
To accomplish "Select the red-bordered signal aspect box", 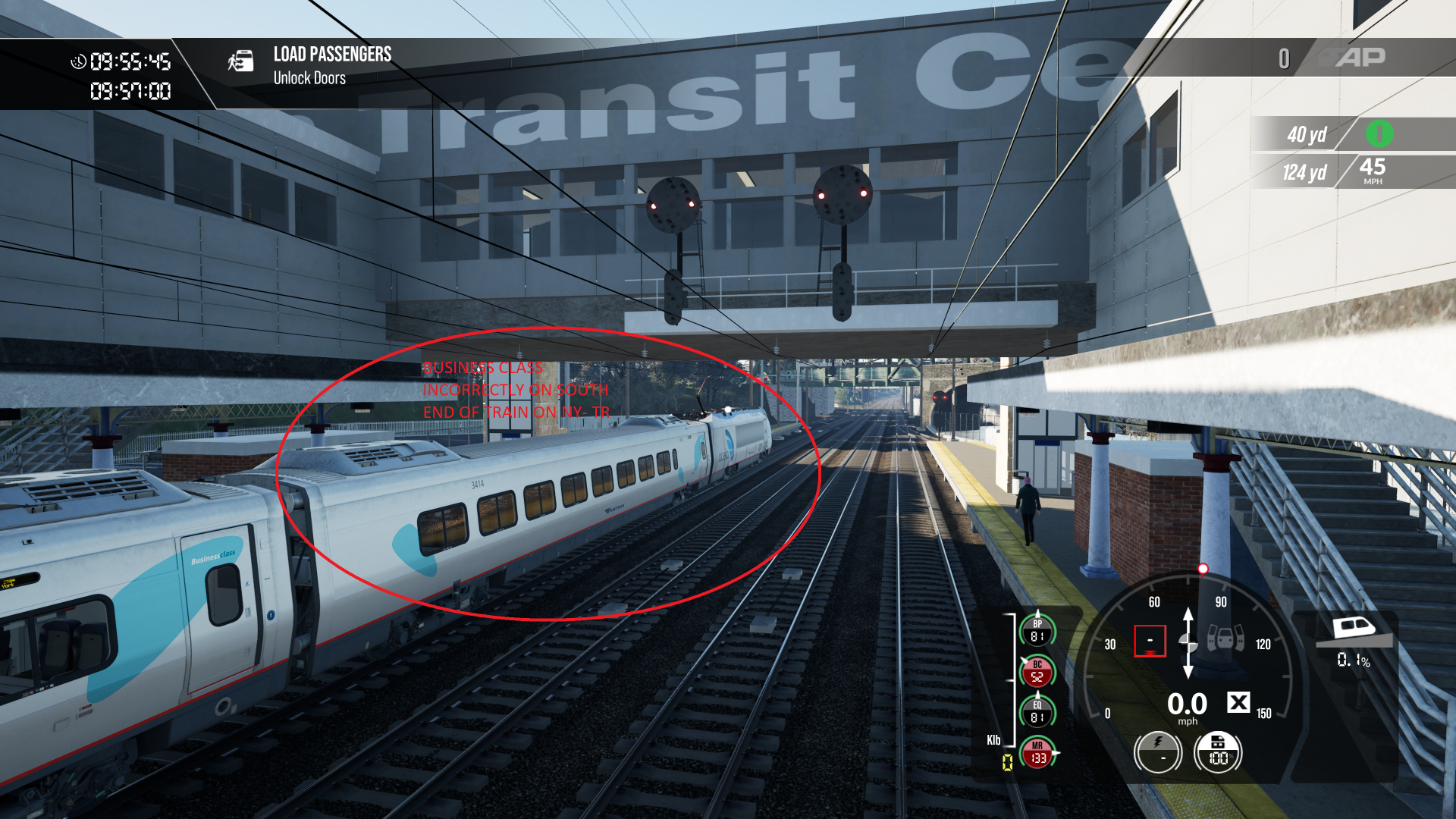I will click(x=1150, y=641).
